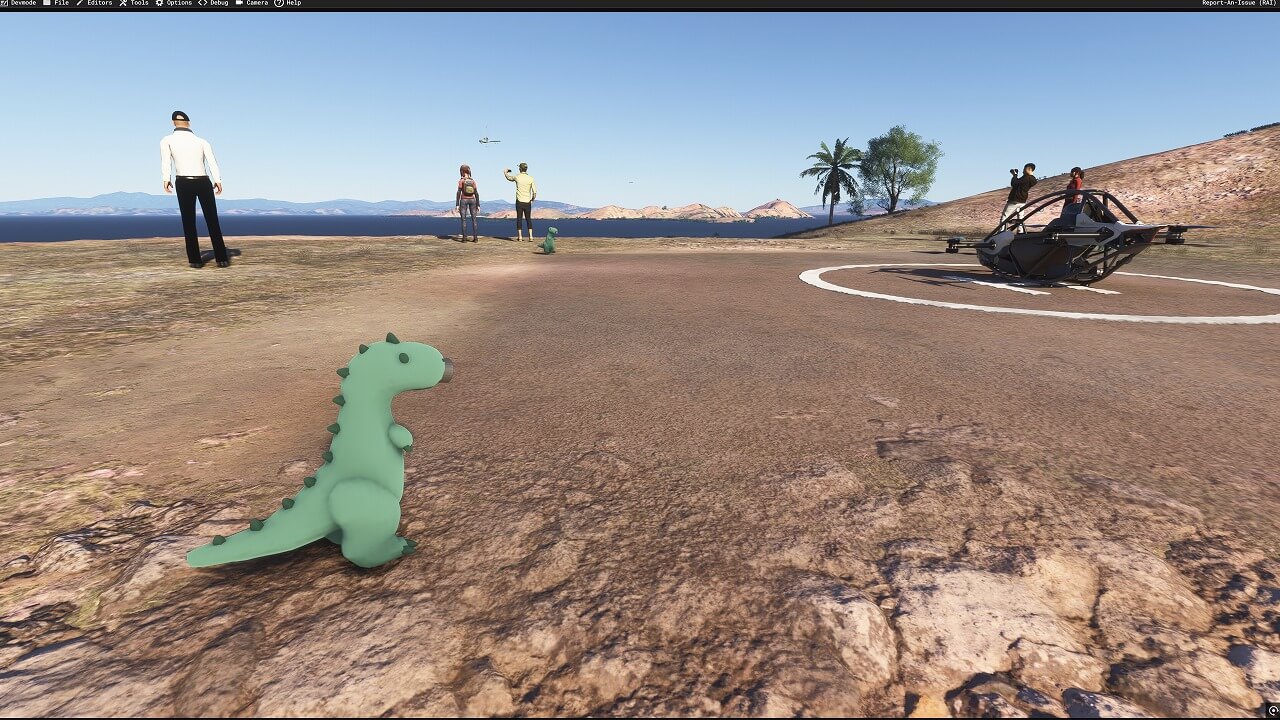Open the Options menu
The width and height of the screenshot is (1280, 720).
click(x=176, y=4)
